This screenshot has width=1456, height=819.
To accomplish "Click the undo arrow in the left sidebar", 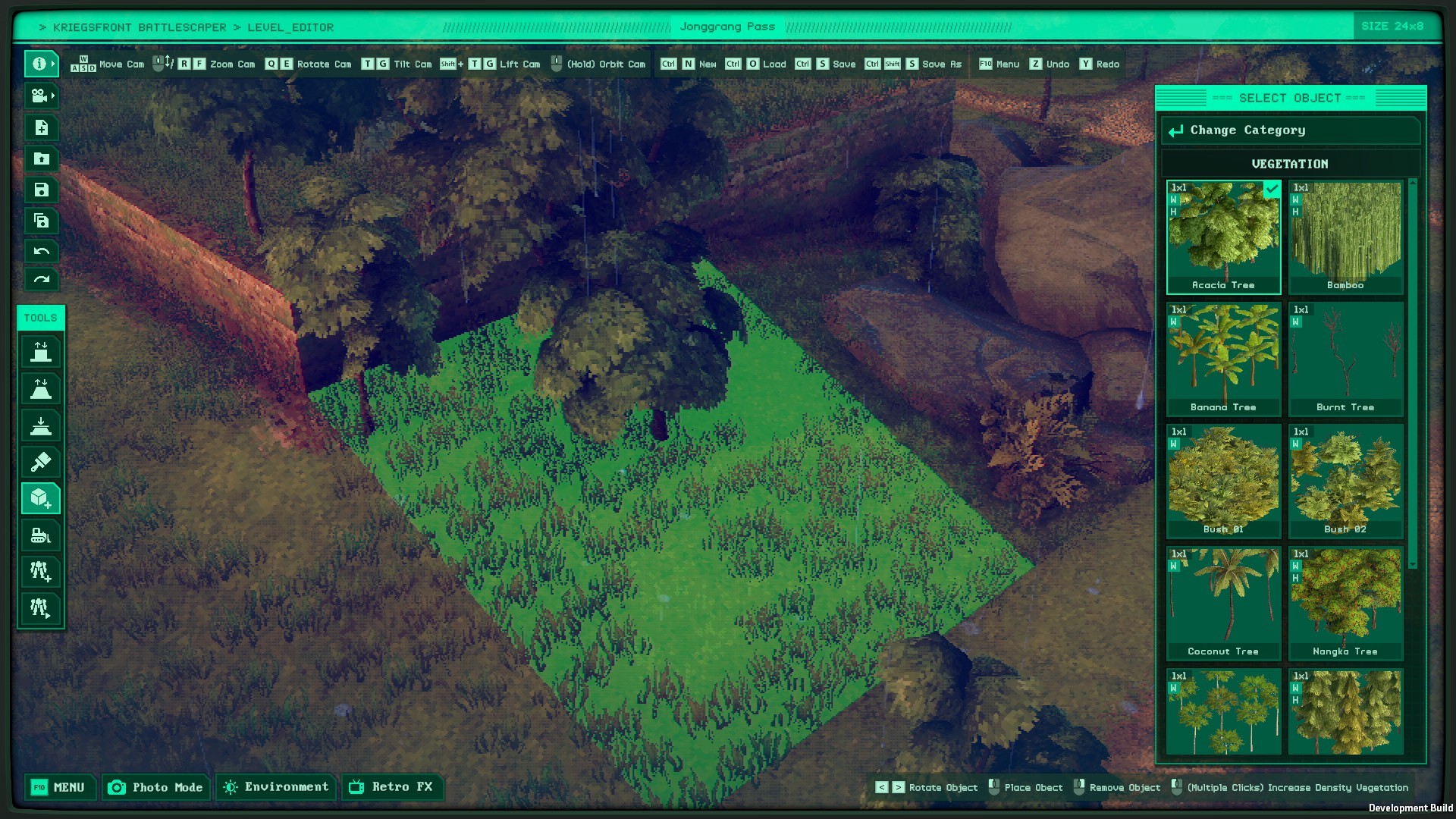I will [x=41, y=250].
